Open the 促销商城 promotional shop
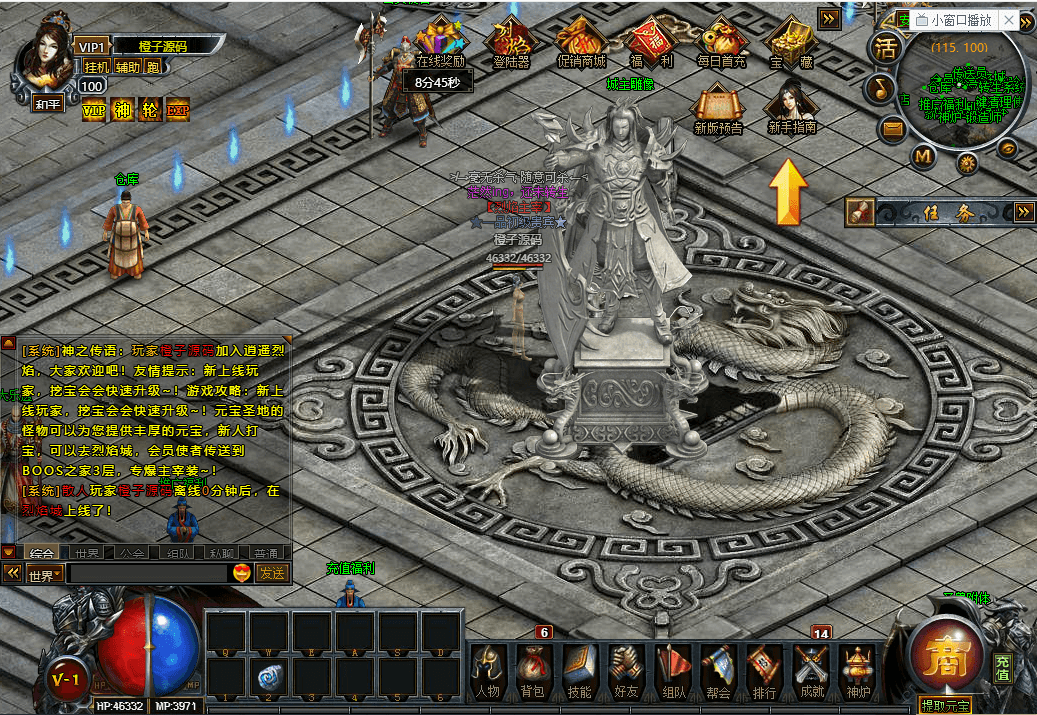 581,41
